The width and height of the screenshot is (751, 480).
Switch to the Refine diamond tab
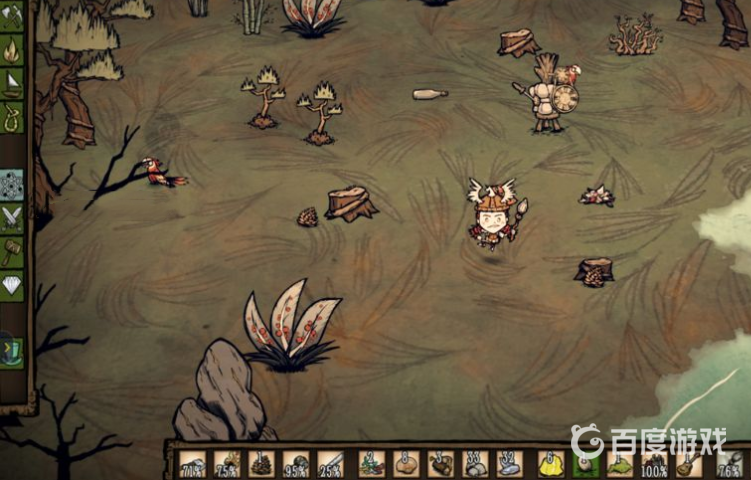point(12,285)
